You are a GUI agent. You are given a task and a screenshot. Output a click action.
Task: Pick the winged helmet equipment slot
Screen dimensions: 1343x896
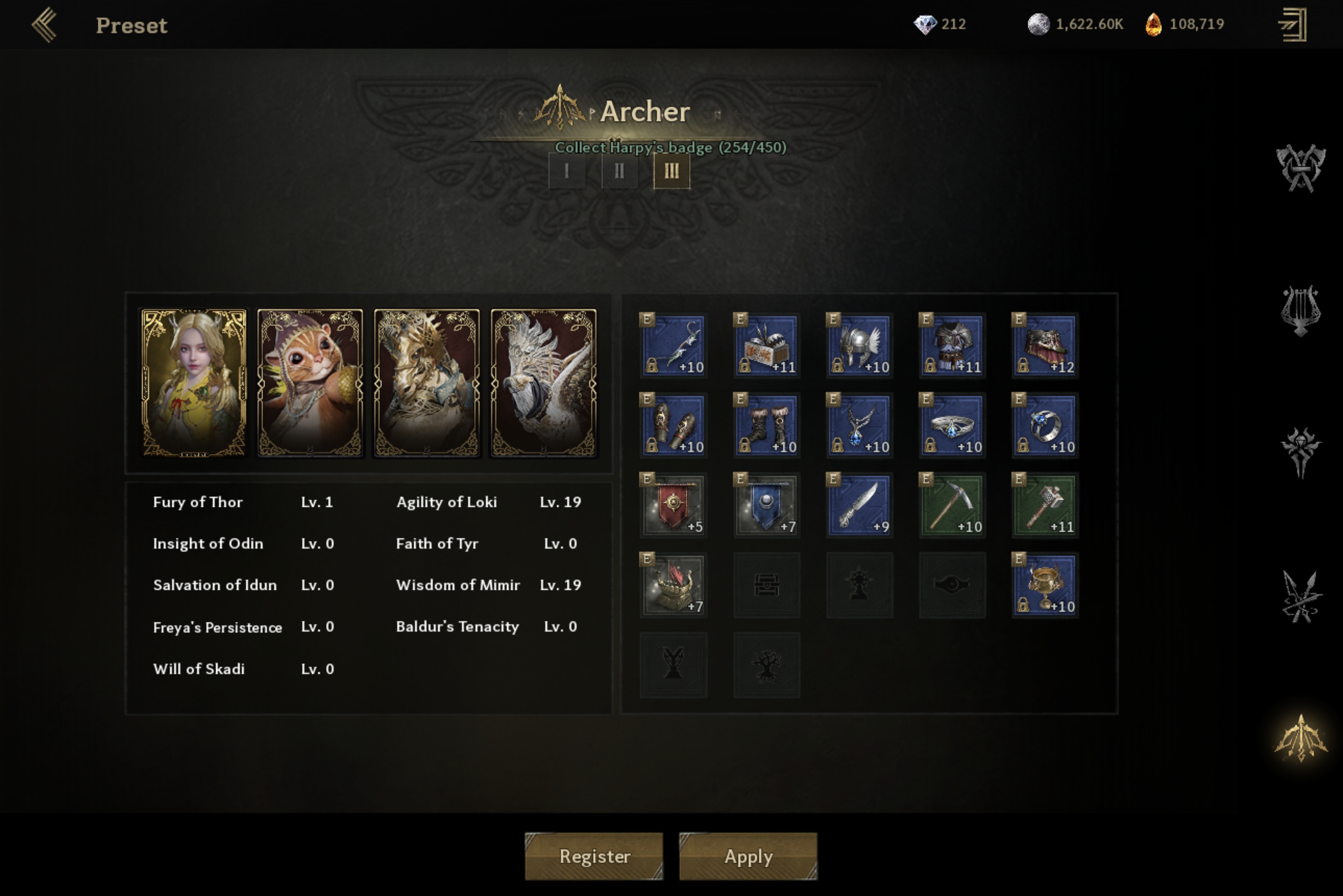[860, 345]
